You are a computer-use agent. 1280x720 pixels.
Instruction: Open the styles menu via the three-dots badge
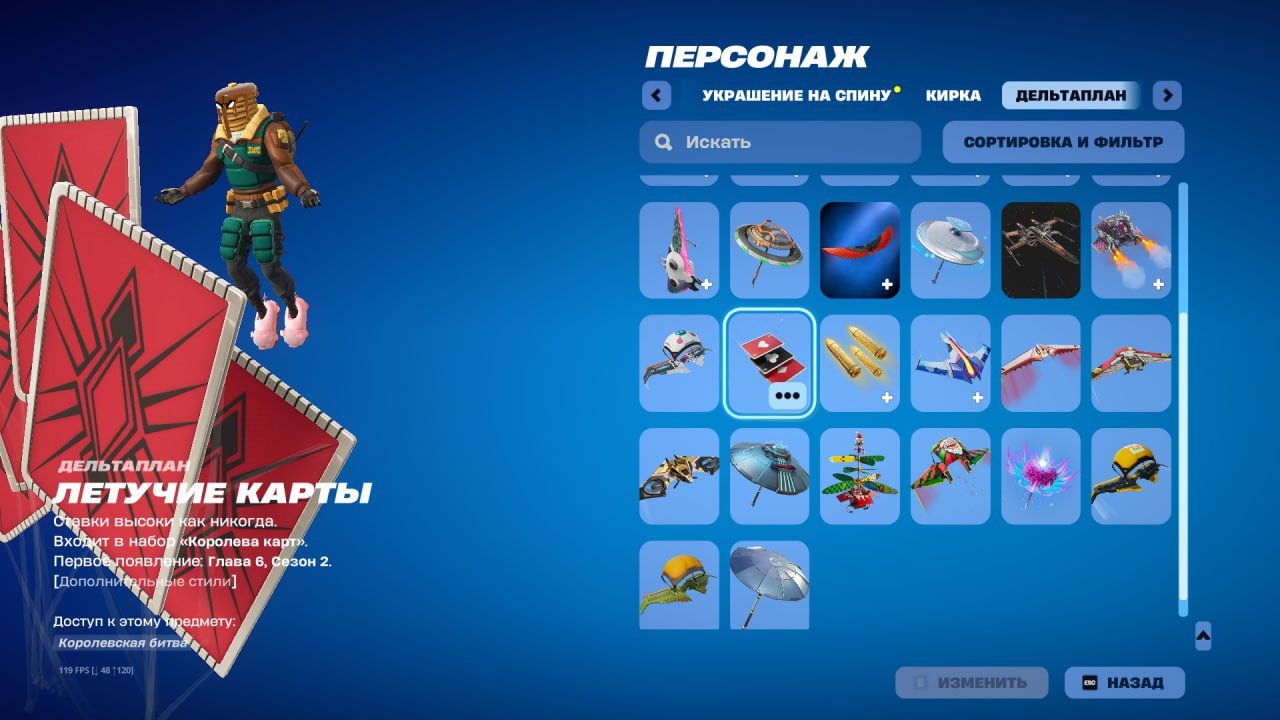tap(790, 396)
